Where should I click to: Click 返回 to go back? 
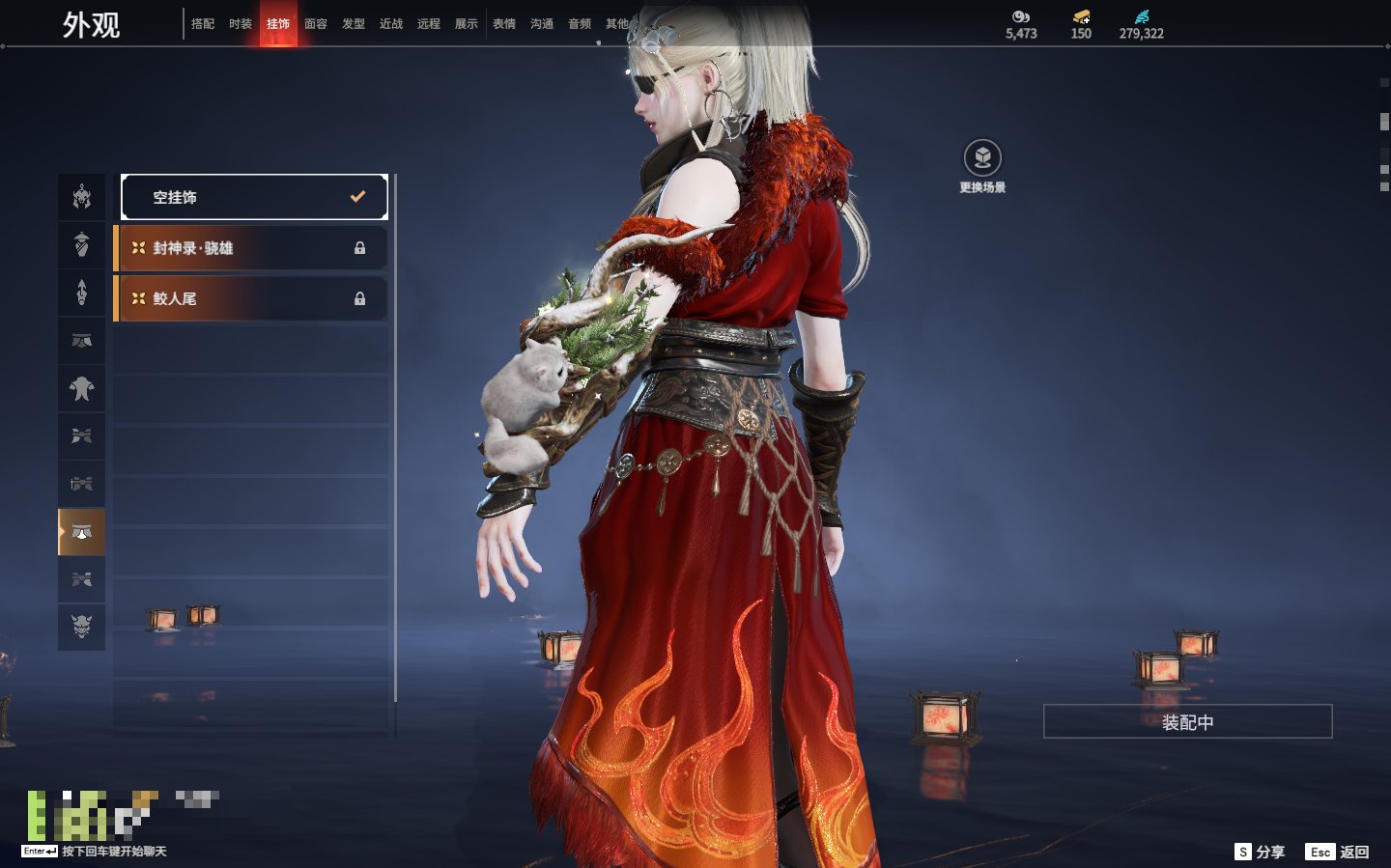1338,852
